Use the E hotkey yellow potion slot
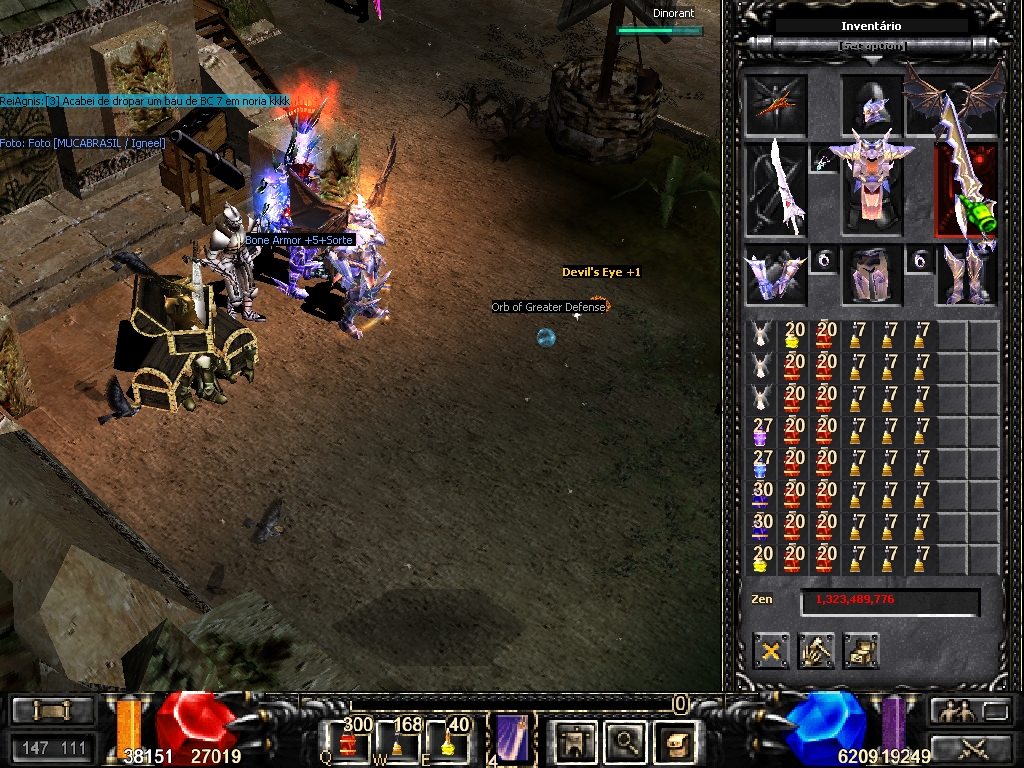The height and width of the screenshot is (768, 1024). click(x=448, y=740)
